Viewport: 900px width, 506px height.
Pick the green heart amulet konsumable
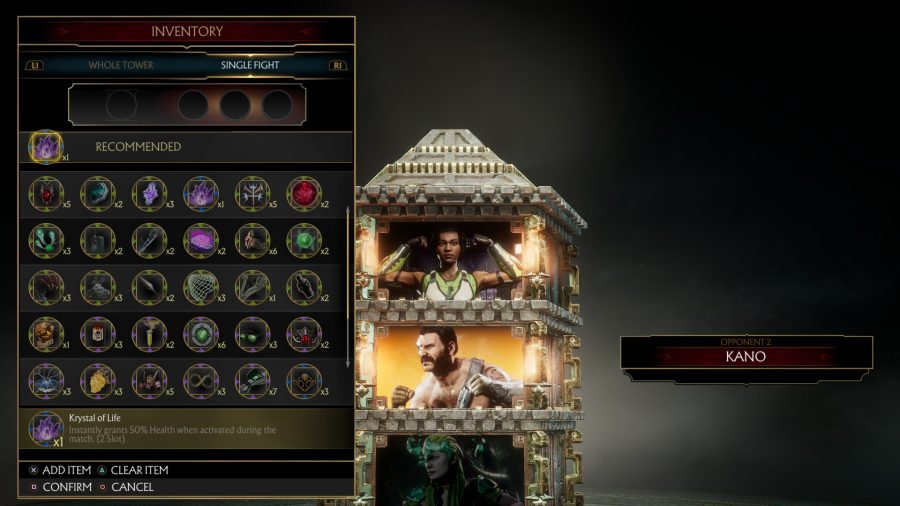(201, 334)
